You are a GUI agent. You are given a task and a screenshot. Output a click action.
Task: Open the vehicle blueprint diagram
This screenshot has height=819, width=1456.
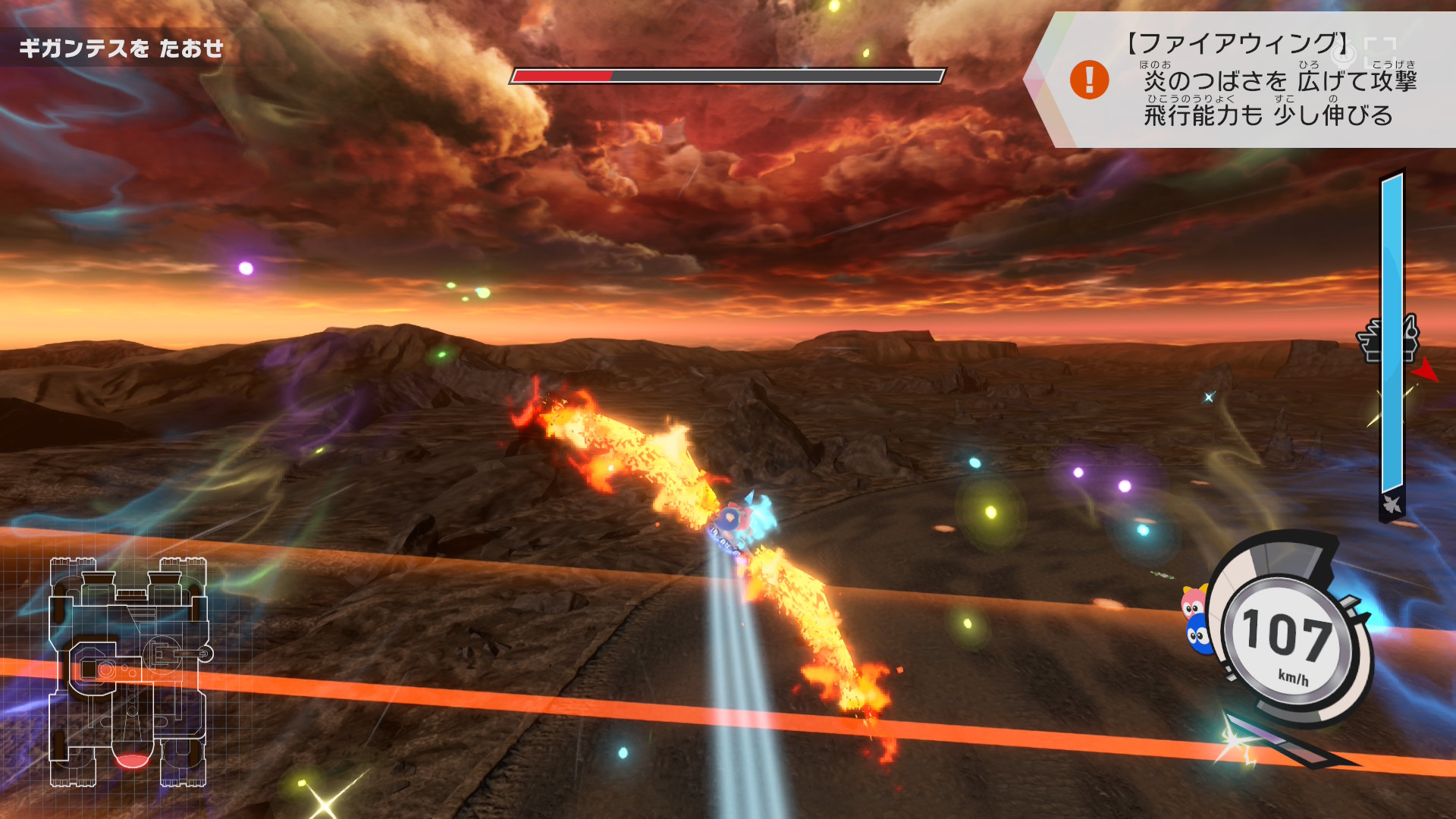click(x=129, y=672)
